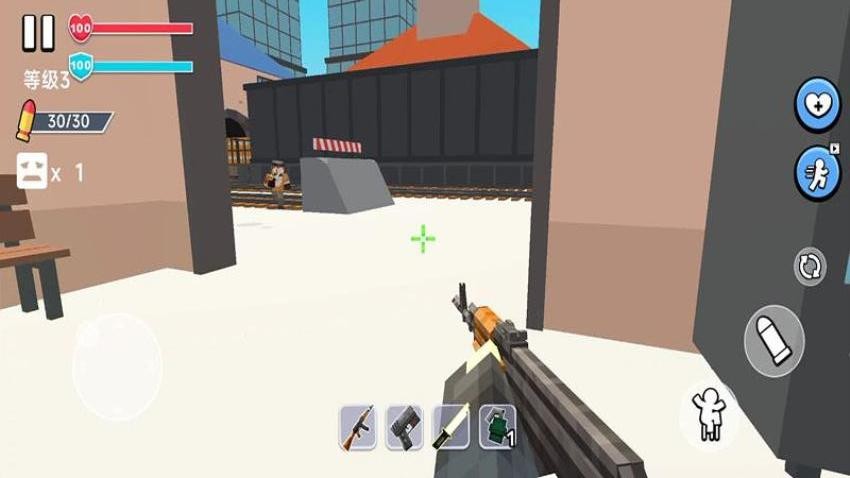Fire the weapon with the bullet button
The height and width of the screenshot is (478, 850).
[774, 341]
